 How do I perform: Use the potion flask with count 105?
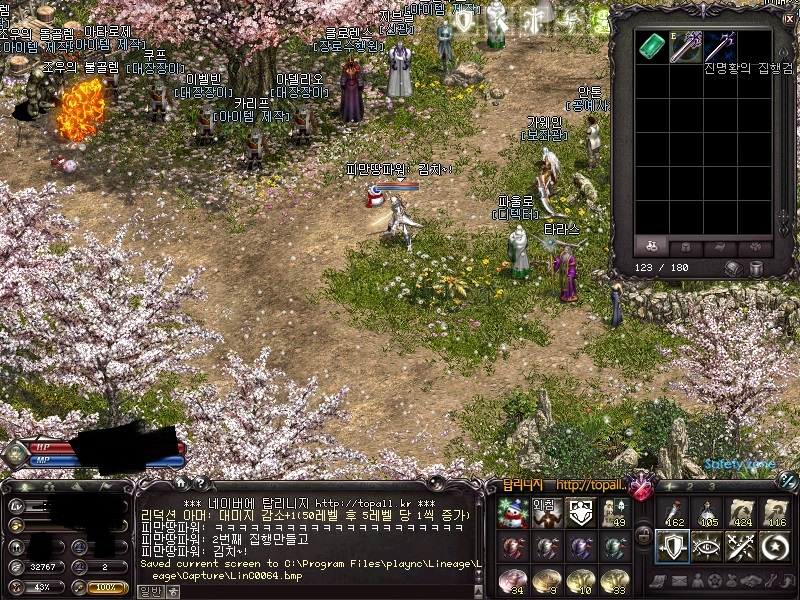pos(705,513)
